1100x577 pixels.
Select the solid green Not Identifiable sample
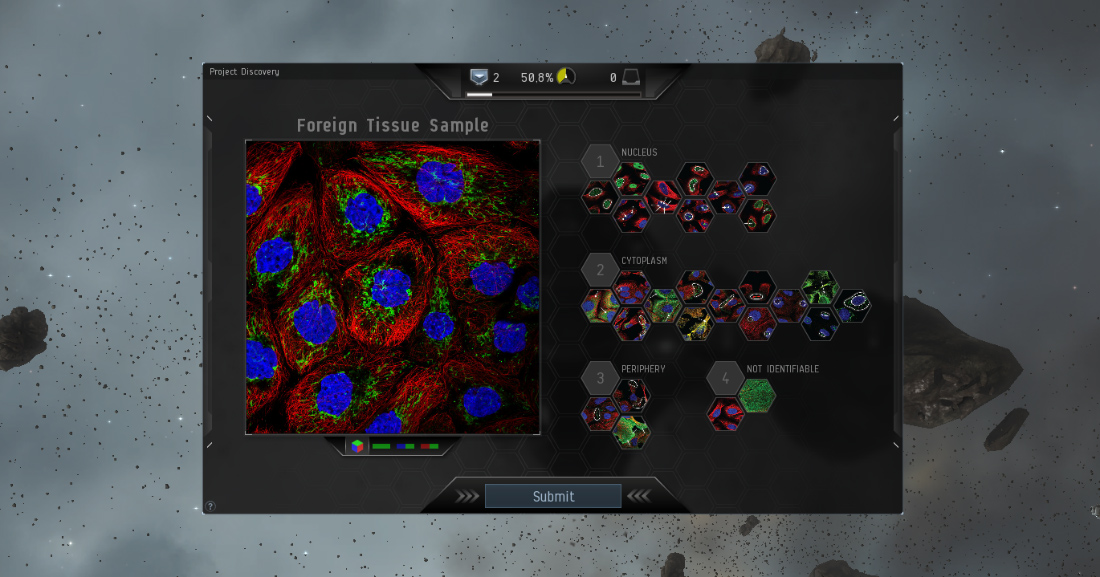click(x=758, y=396)
